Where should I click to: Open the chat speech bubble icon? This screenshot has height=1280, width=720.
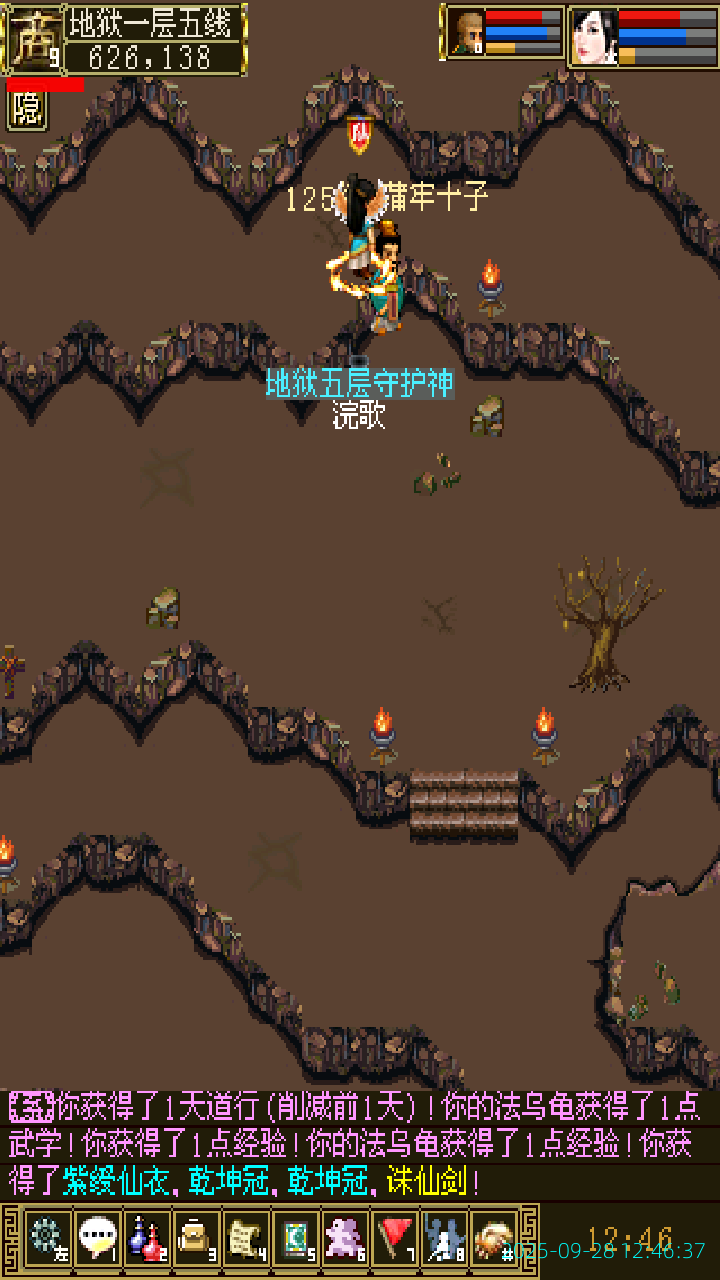(97, 1239)
